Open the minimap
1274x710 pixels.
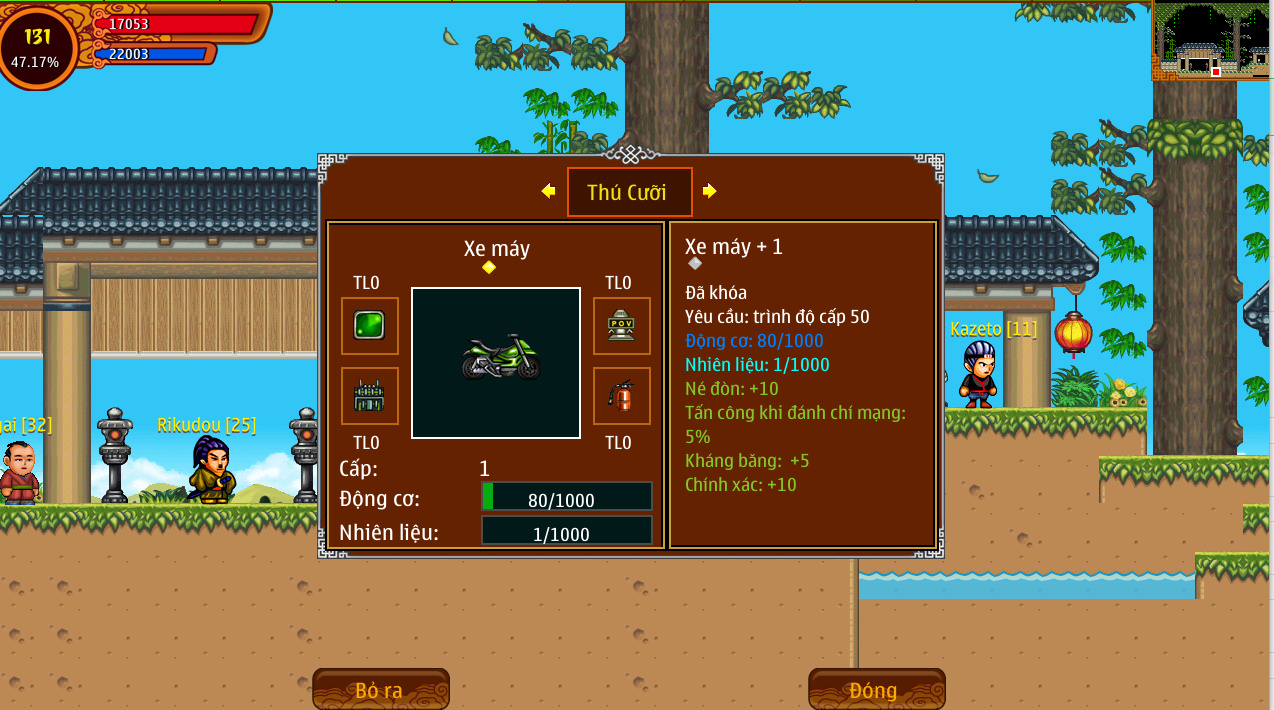[1211, 40]
